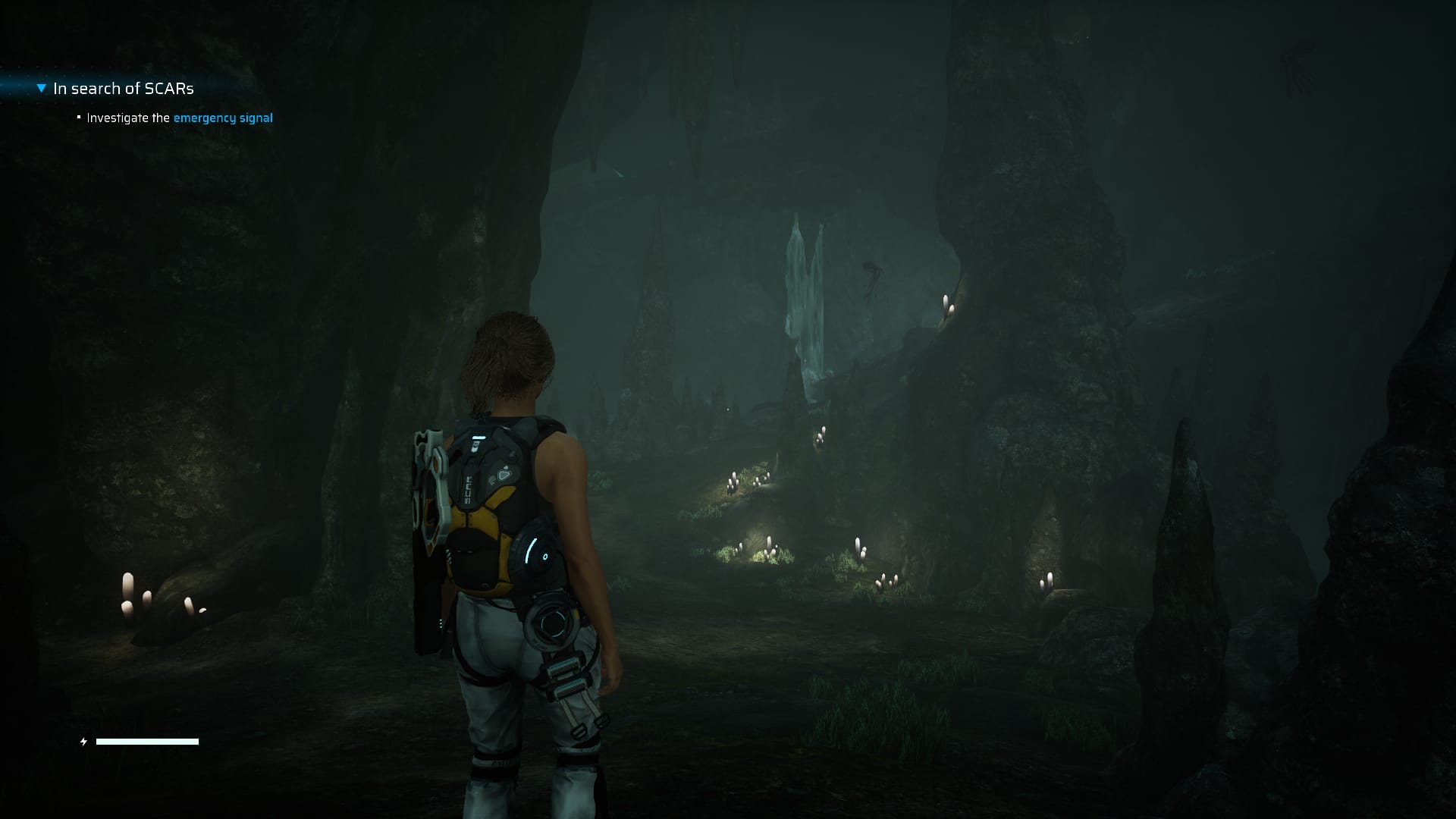The height and width of the screenshot is (819, 1456).
Task: Collapse the quest tracker arrow
Action: click(42, 89)
